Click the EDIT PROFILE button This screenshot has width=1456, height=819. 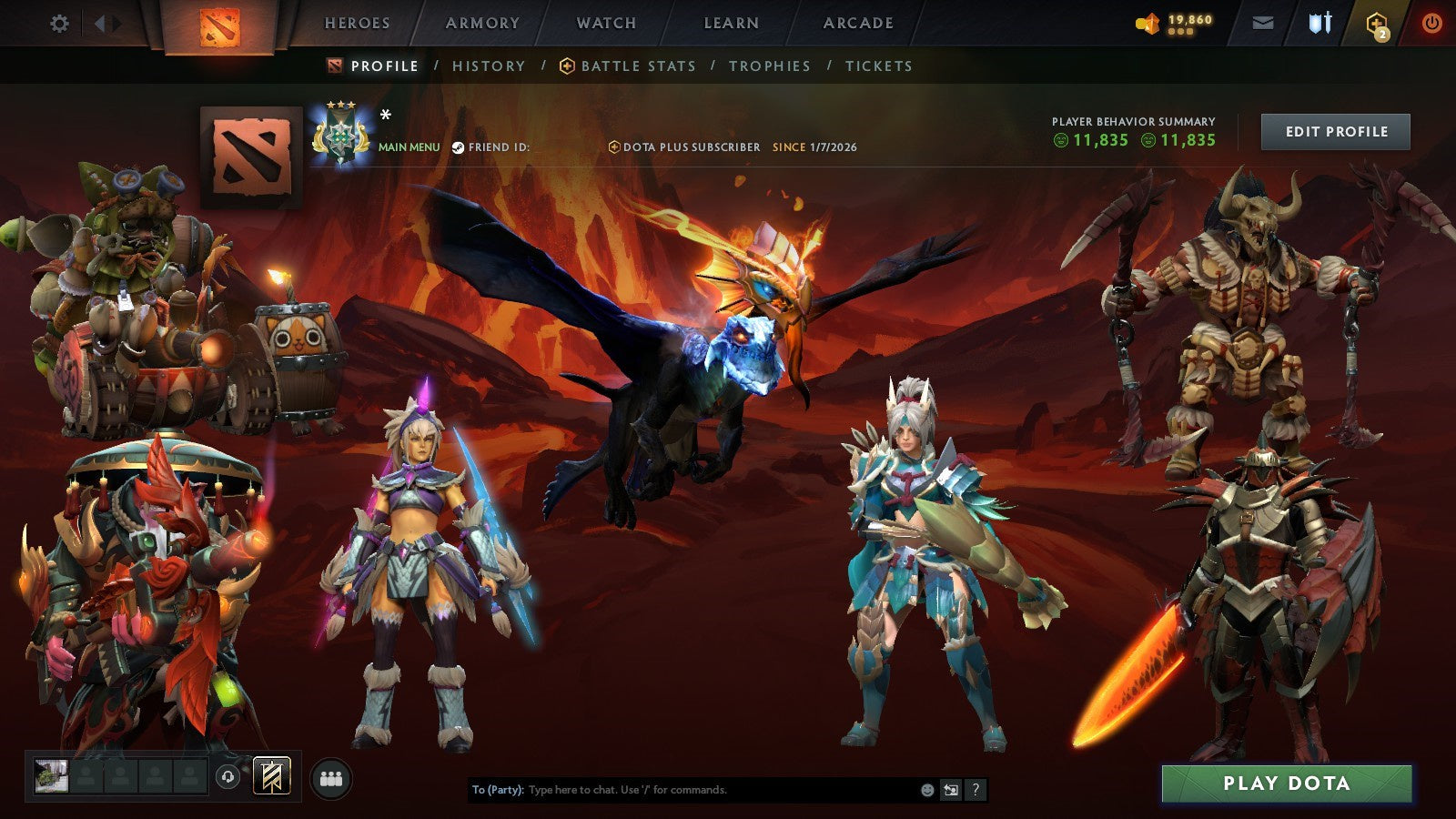1334,131
